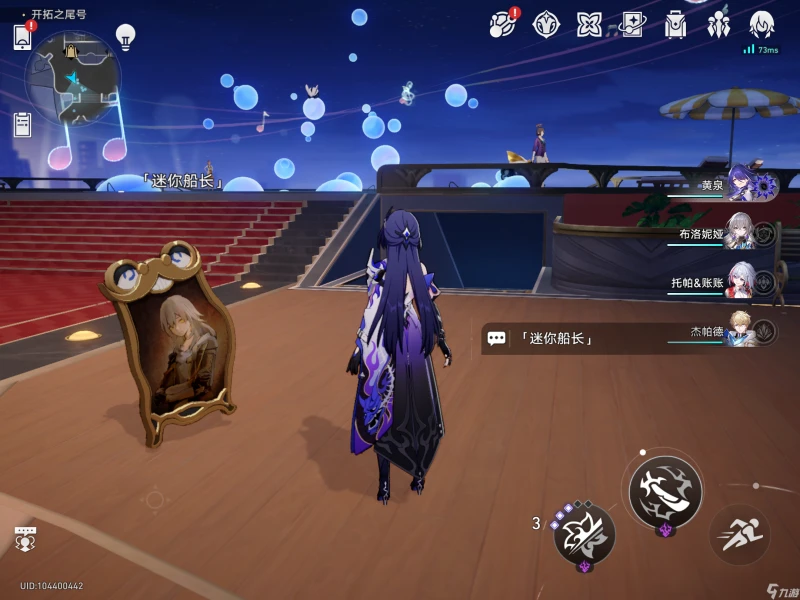Open the phone menu icon
Image resolution: width=800 pixels, height=600 pixels.
coord(22,37)
